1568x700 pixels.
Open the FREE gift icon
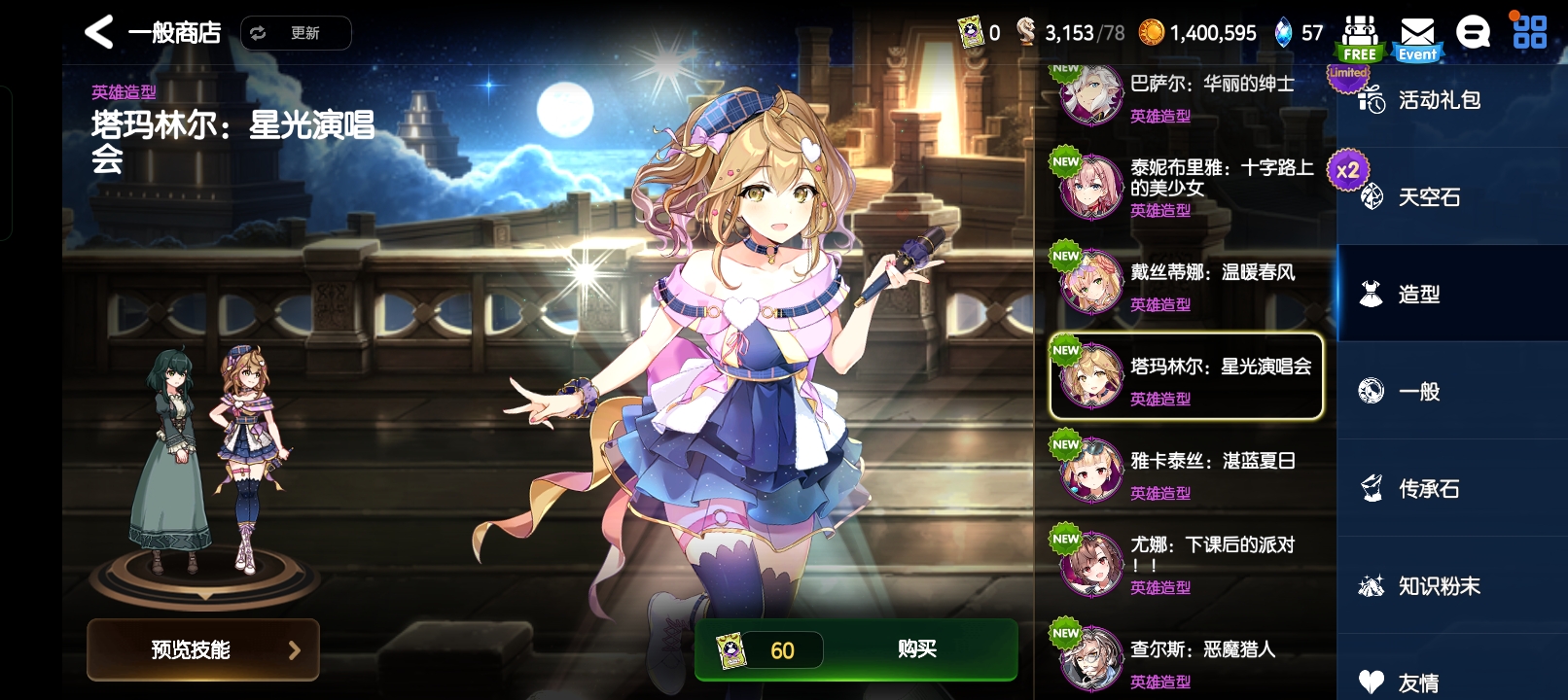(x=1360, y=38)
